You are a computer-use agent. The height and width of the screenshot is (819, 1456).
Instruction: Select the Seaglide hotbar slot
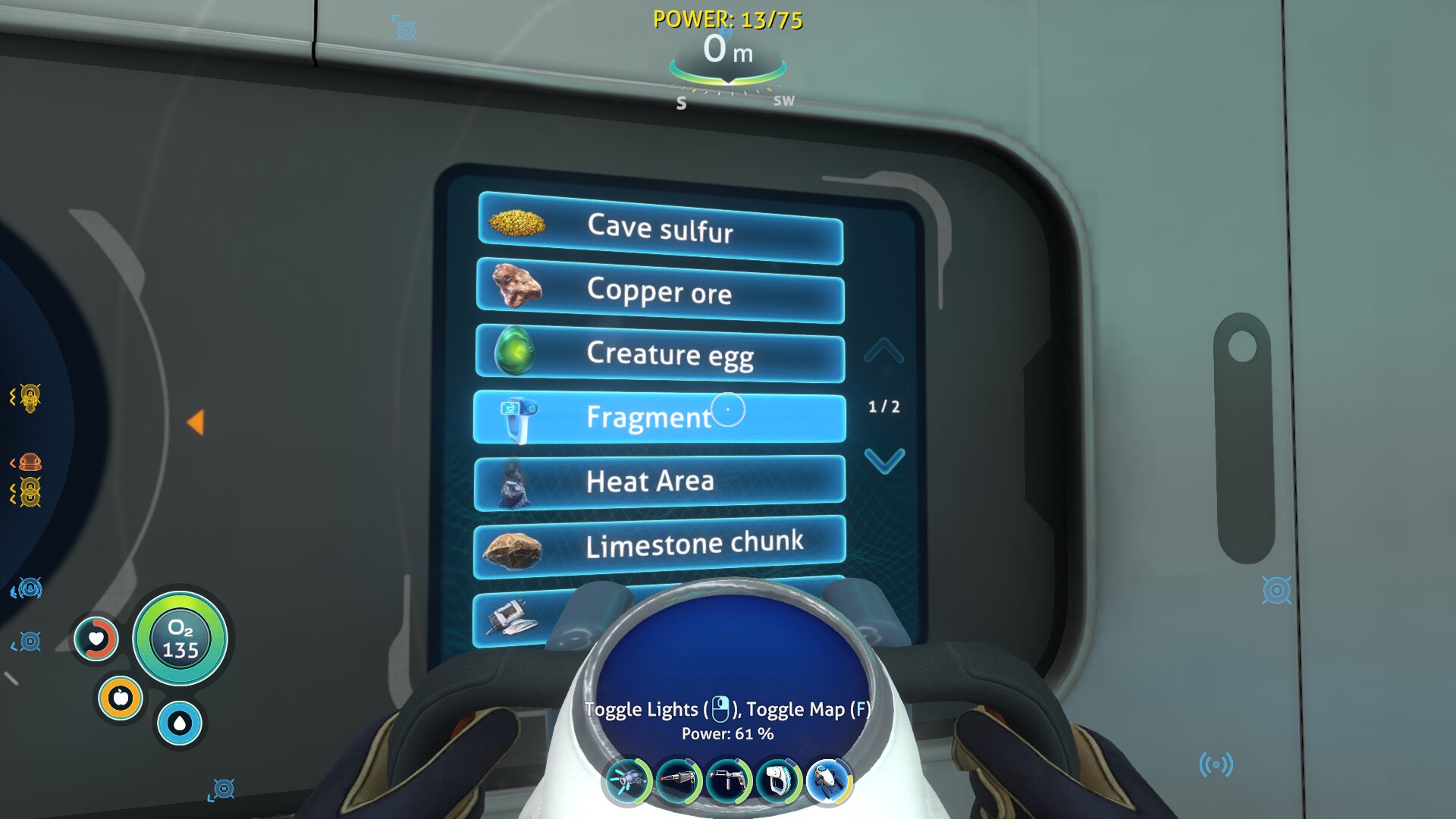tap(829, 780)
